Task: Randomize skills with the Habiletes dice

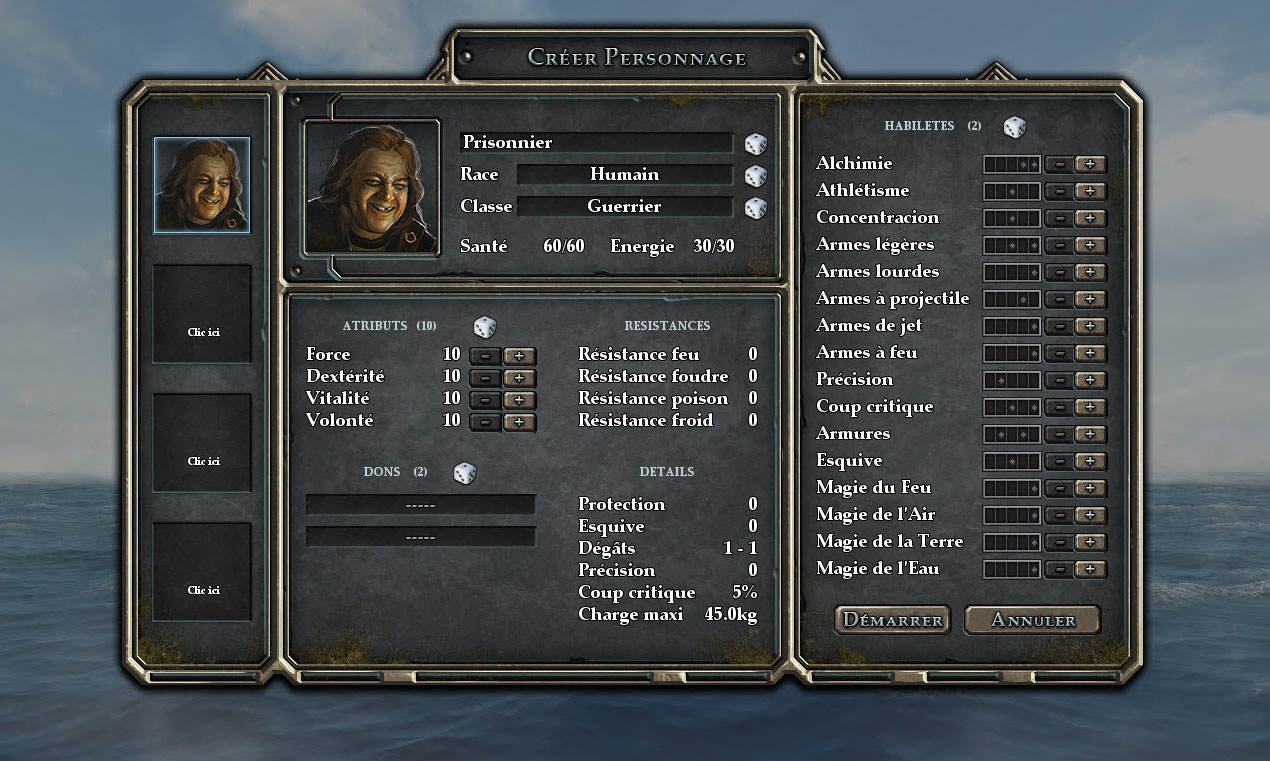Action: pos(1015,127)
